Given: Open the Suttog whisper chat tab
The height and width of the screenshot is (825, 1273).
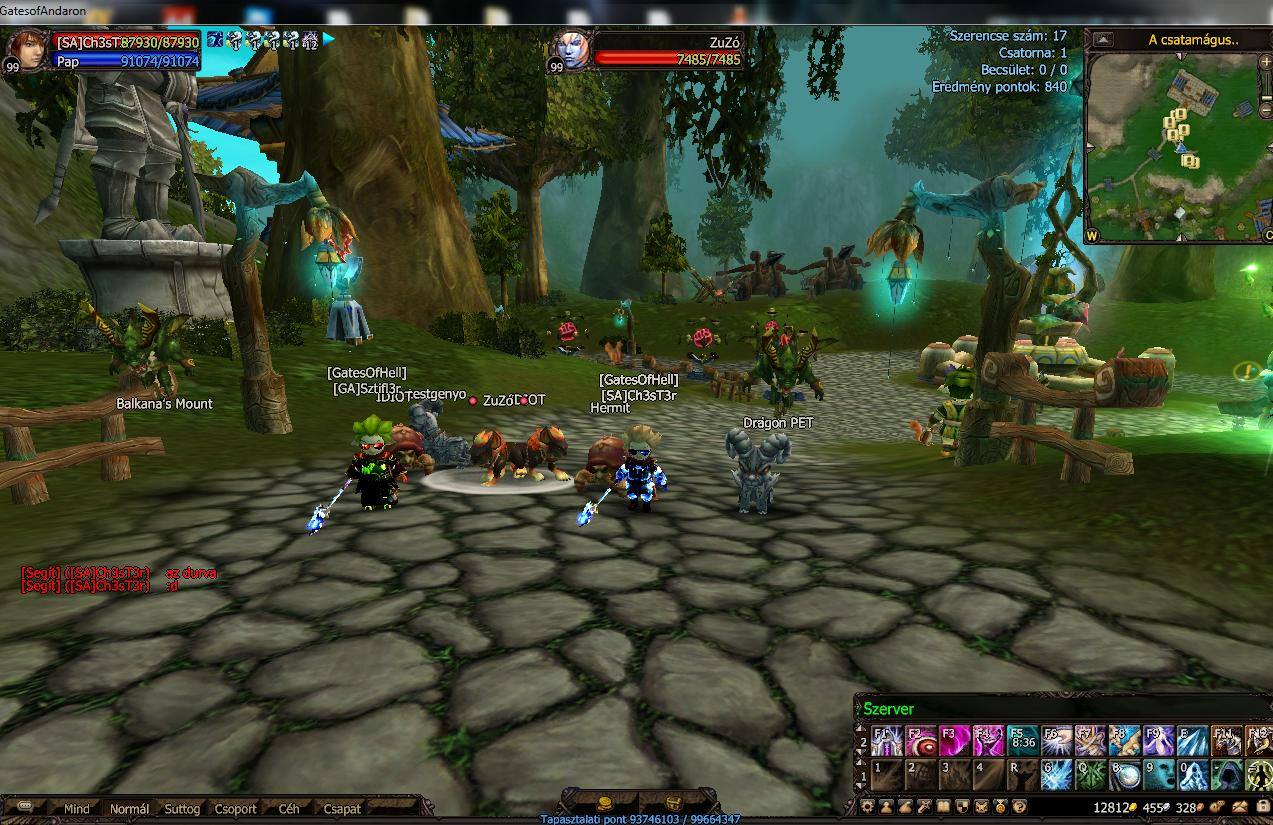Looking at the screenshot, I should tap(182, 809).
